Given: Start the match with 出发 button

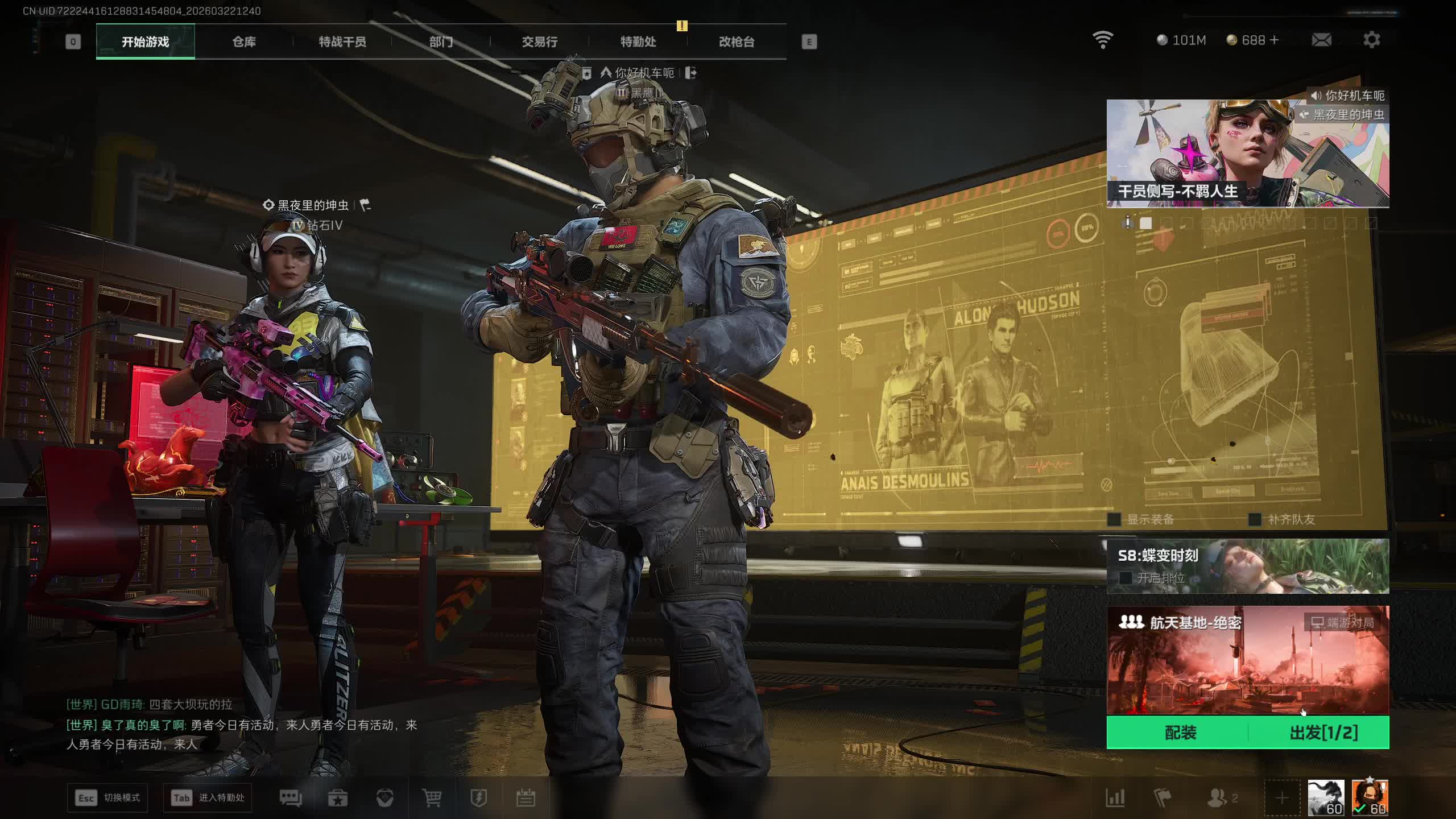Looking at the screenshot, I should point(1323,733).
